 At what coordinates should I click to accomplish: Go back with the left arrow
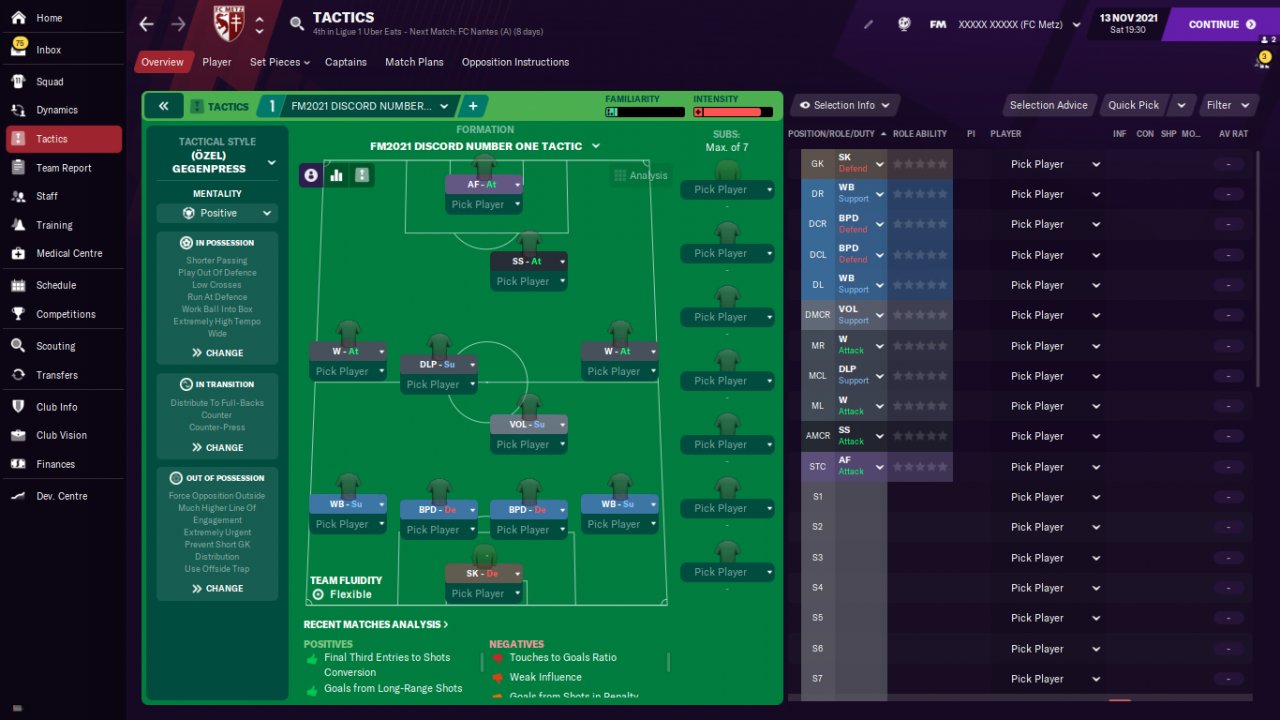coord(147,24)
